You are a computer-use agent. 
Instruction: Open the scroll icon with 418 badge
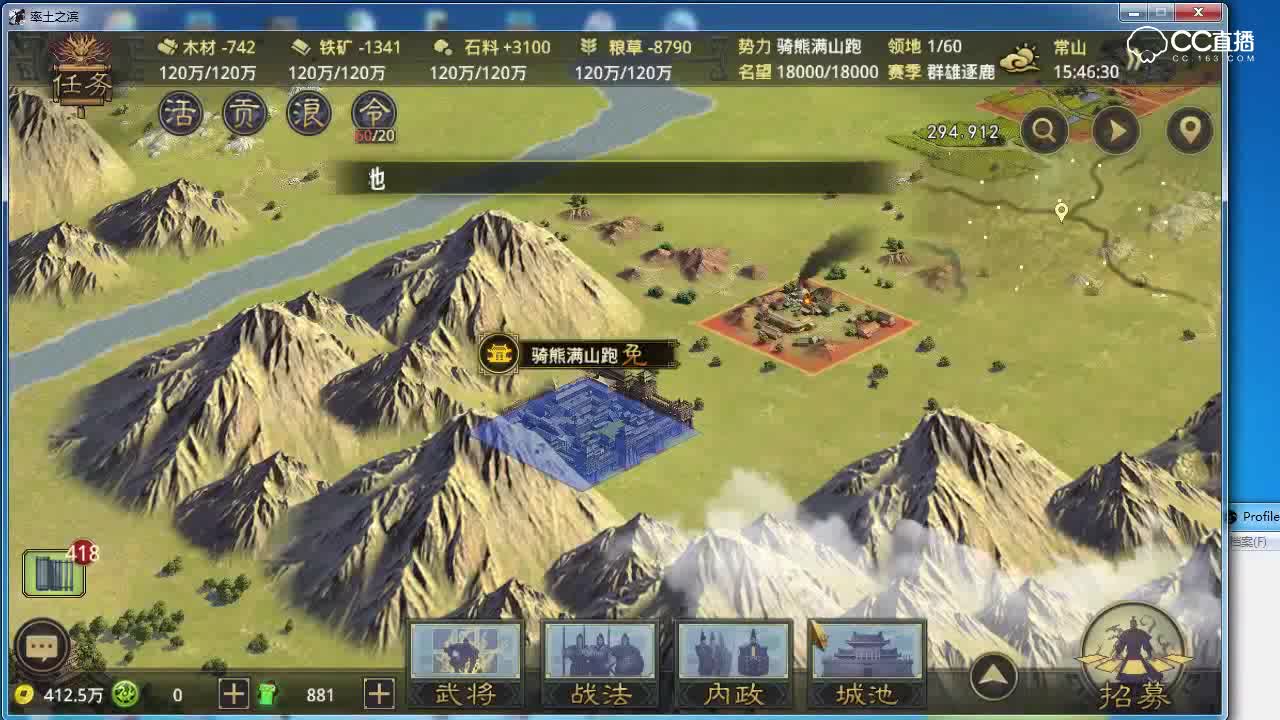click(x=52, y=570)
